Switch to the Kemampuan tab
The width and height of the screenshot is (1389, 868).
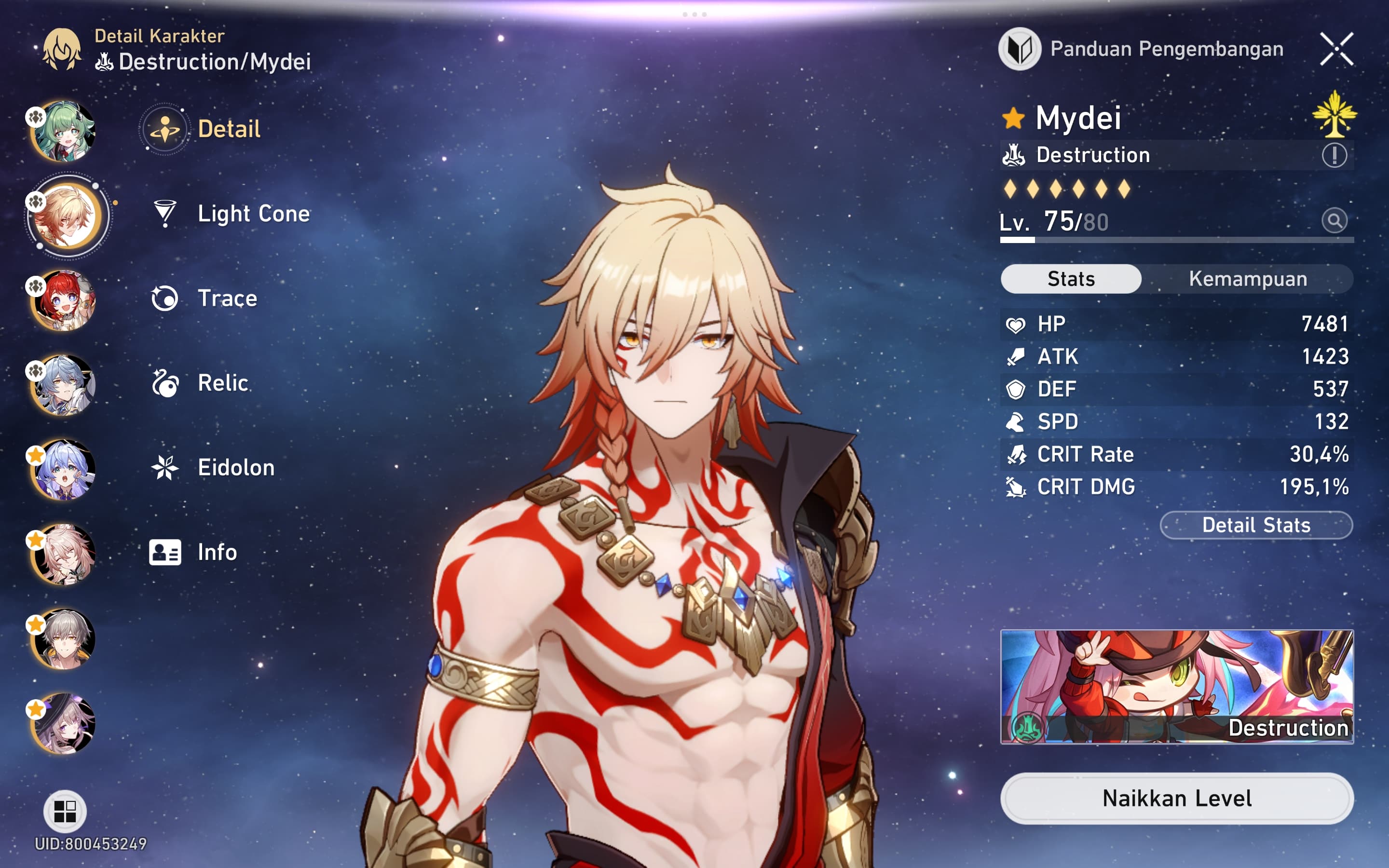(1247, 279)
